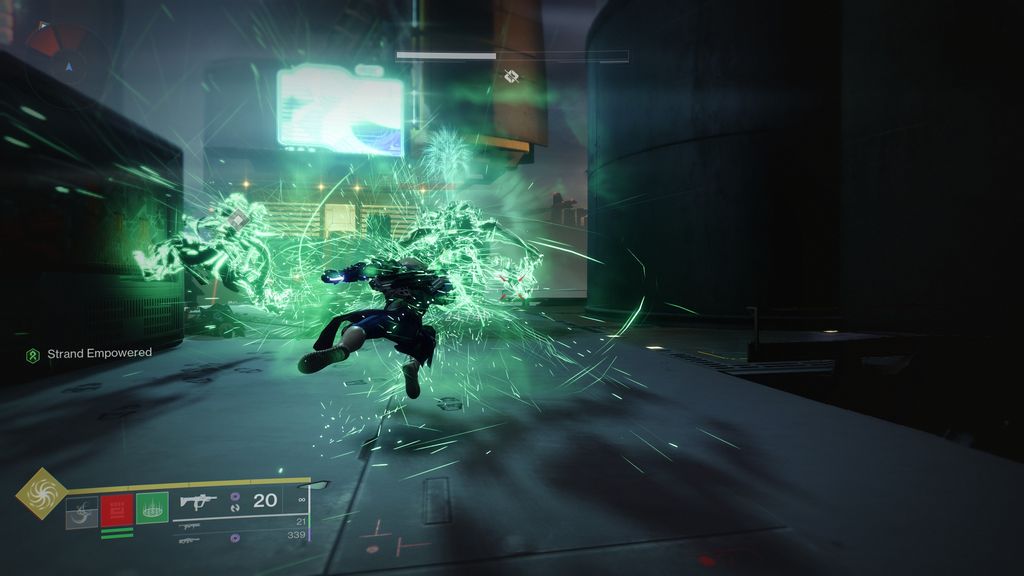Viewport: 1024px width, 576px height.
Task: Select the equipped weapon icon
Action: click(x=198, y=502)
